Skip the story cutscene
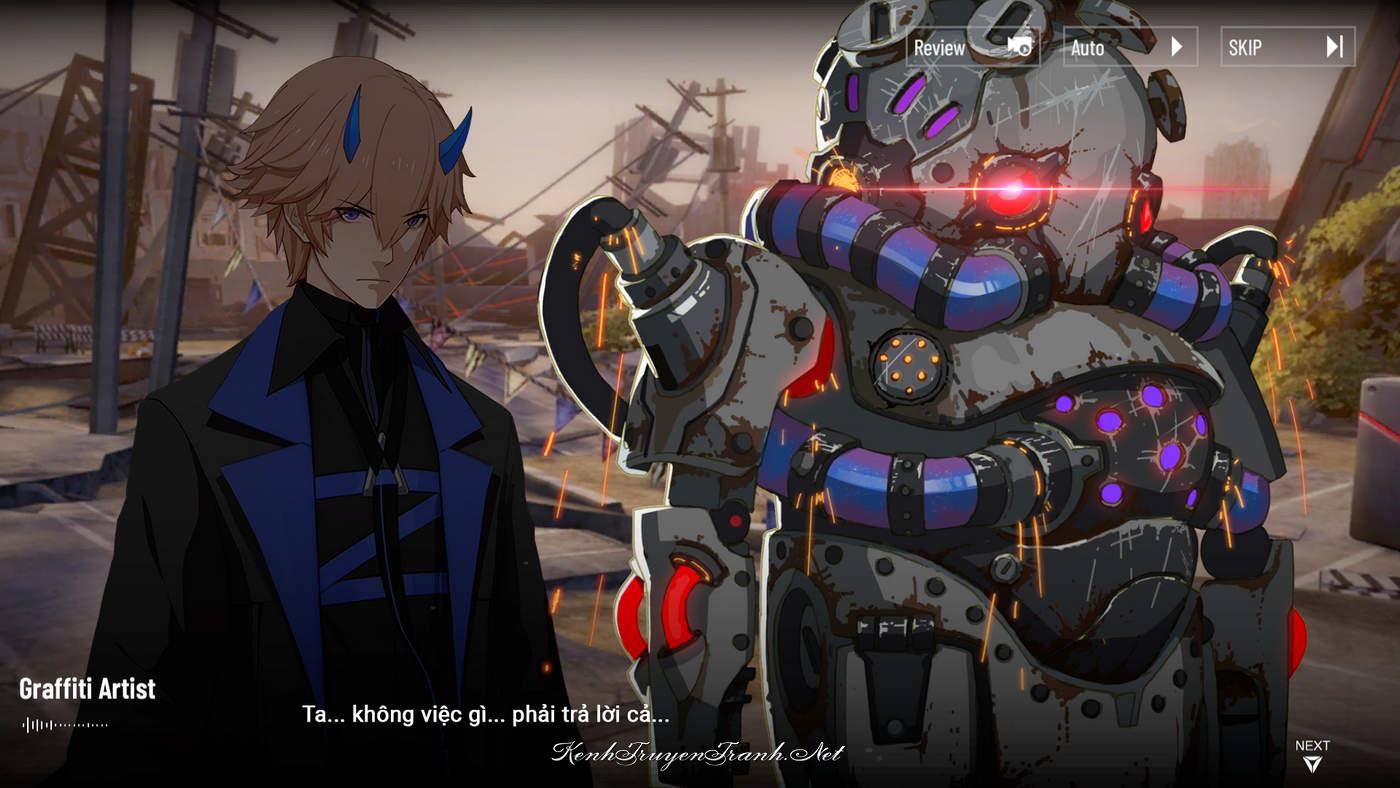This screenshot has width=1400, height=788. pyautogui.click(x=1287, y=47)
